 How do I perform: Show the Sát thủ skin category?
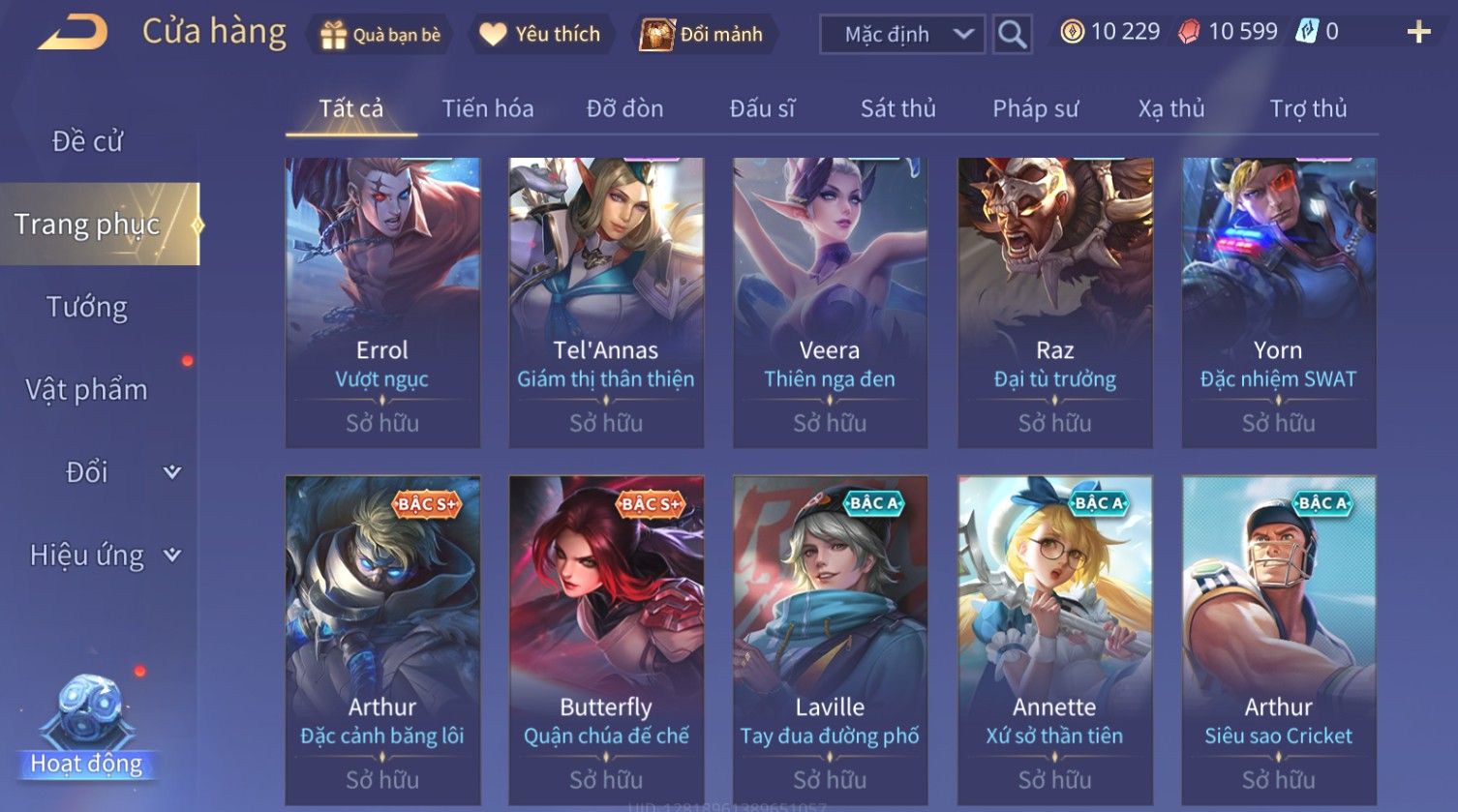coord(897,108)
